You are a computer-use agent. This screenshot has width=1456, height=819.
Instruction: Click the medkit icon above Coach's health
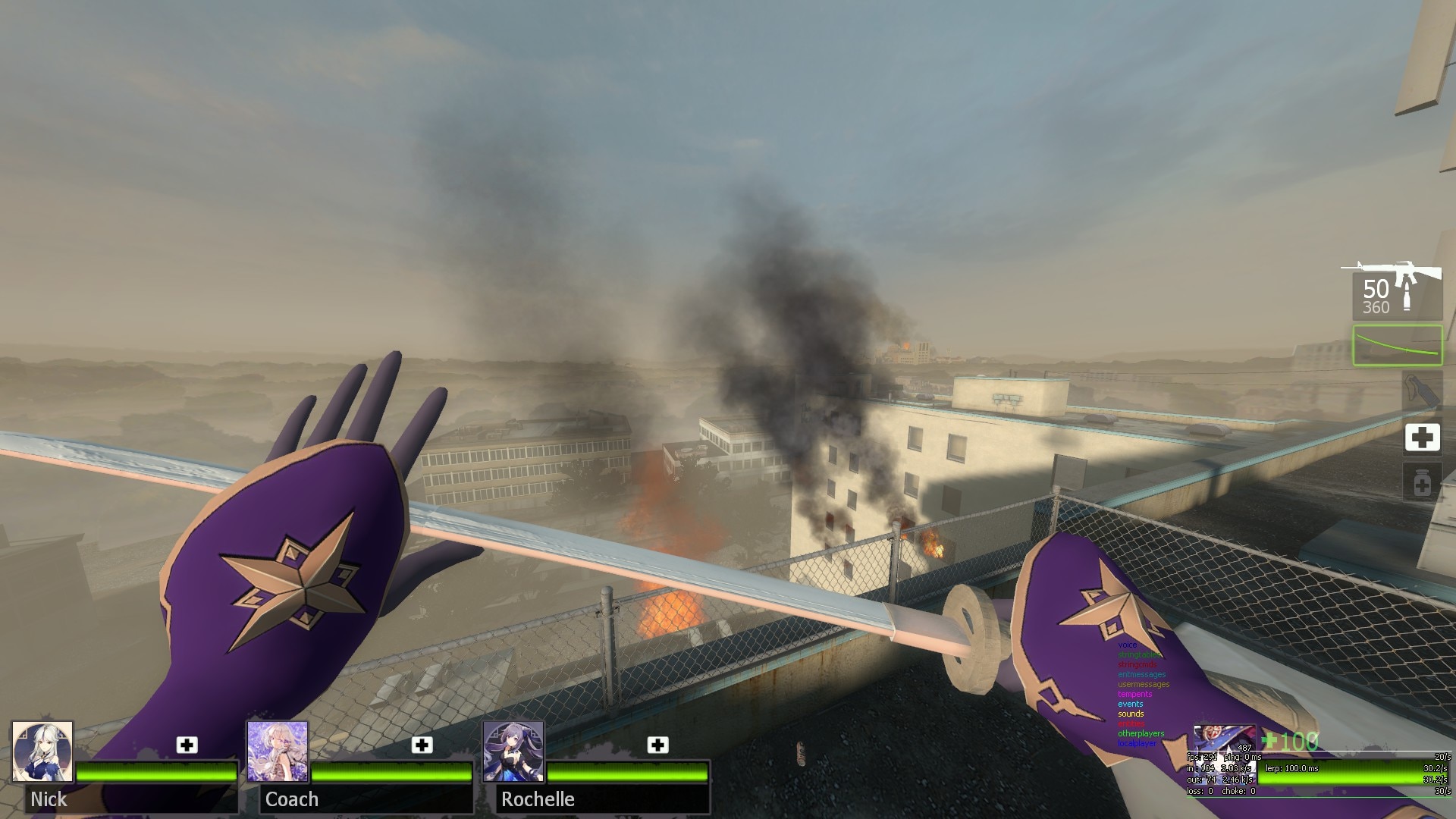pyautogui.click(x=422, y=745)
